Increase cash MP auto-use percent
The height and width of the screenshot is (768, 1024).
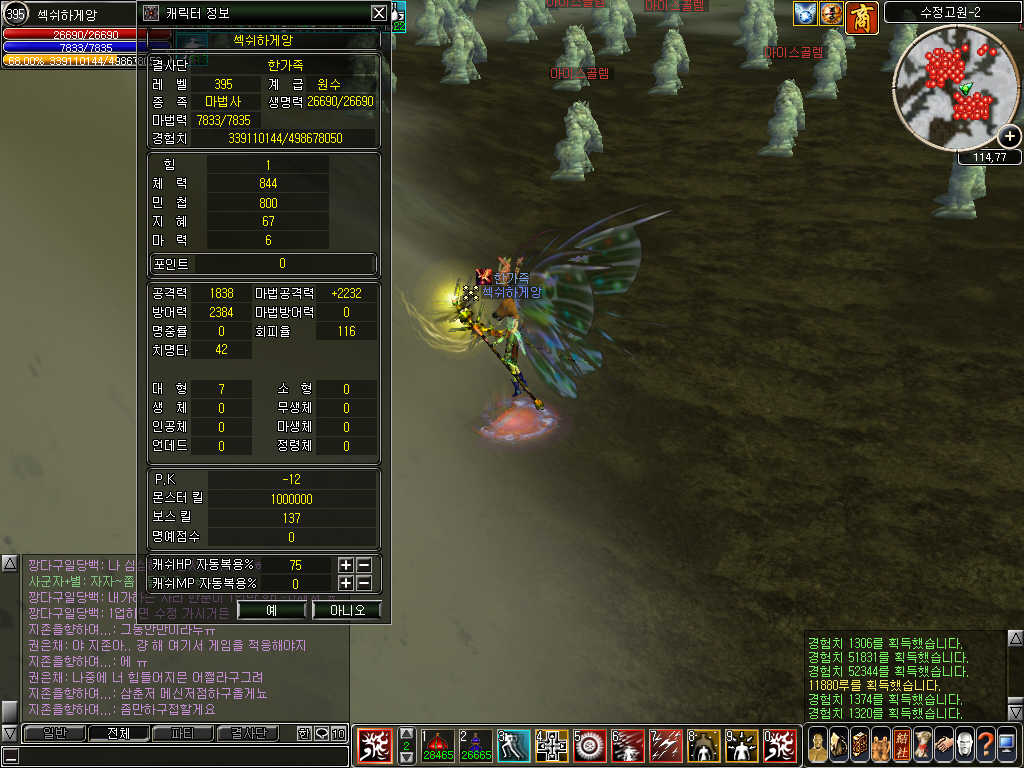[346, 583]
